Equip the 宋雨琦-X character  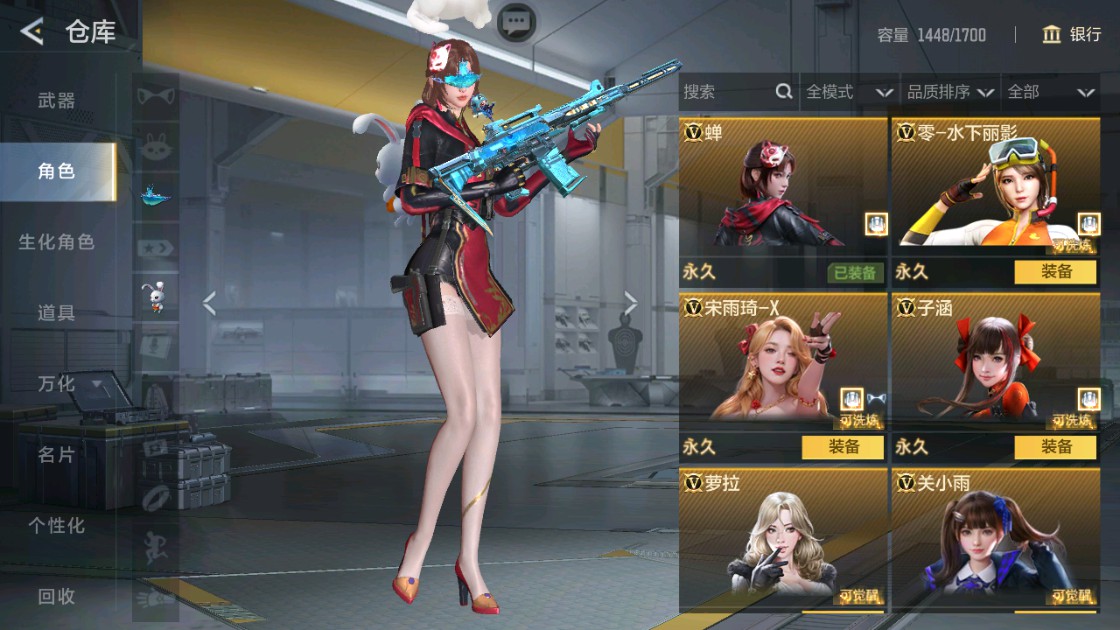(842, 447)
